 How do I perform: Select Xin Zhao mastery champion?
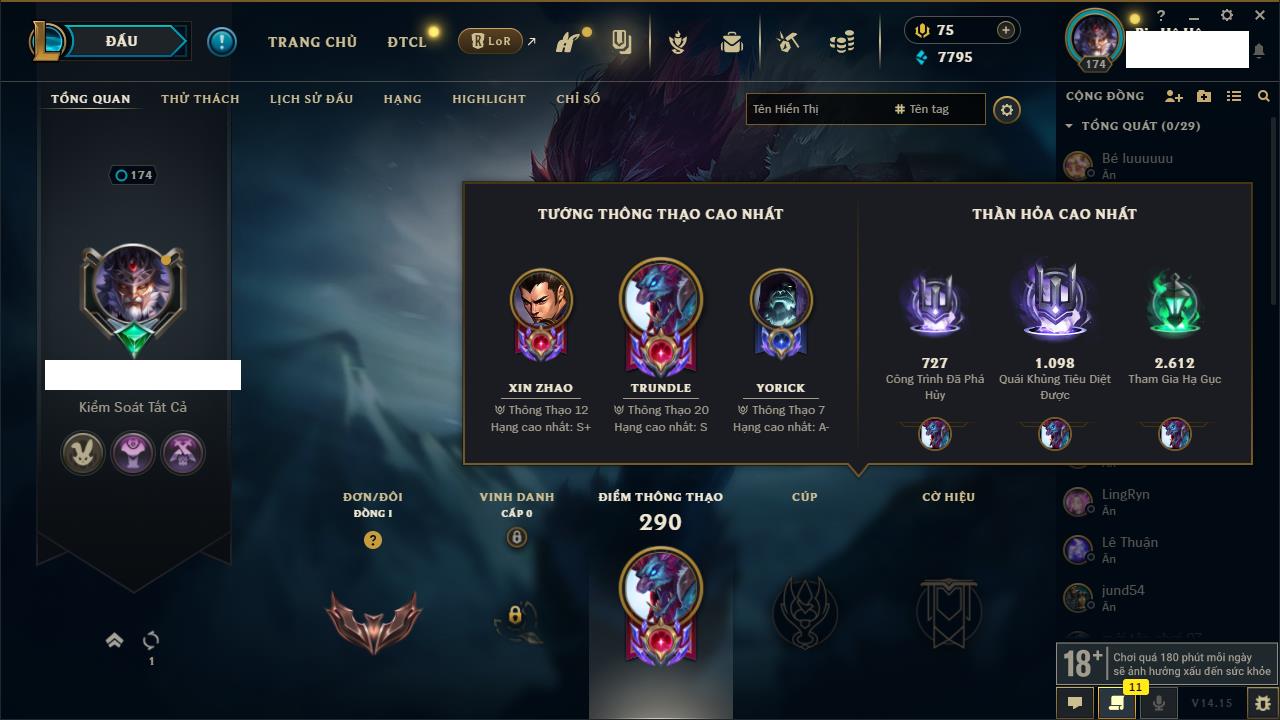(x=541, y=299)
